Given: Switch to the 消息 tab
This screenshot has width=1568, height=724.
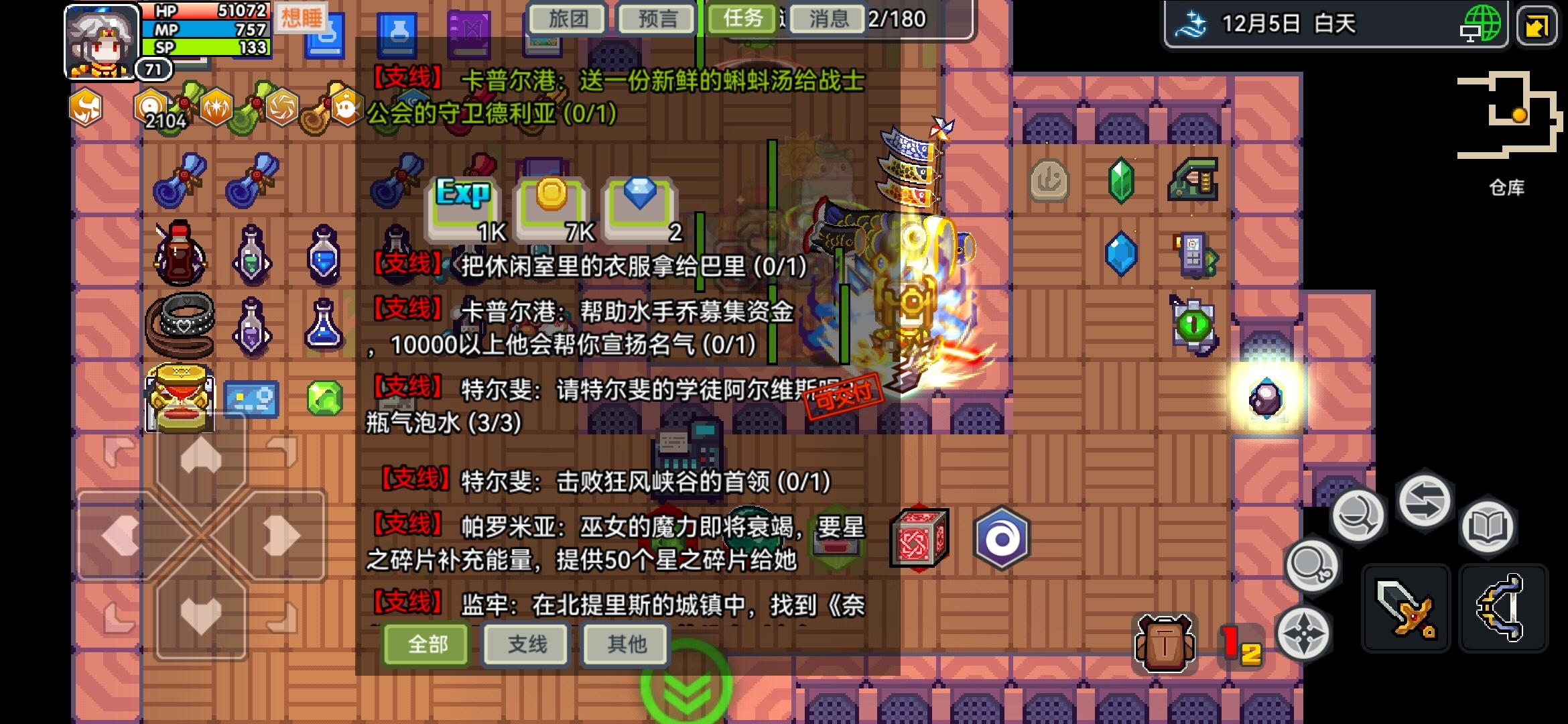Looking at the screenshot, I should 827,19.
